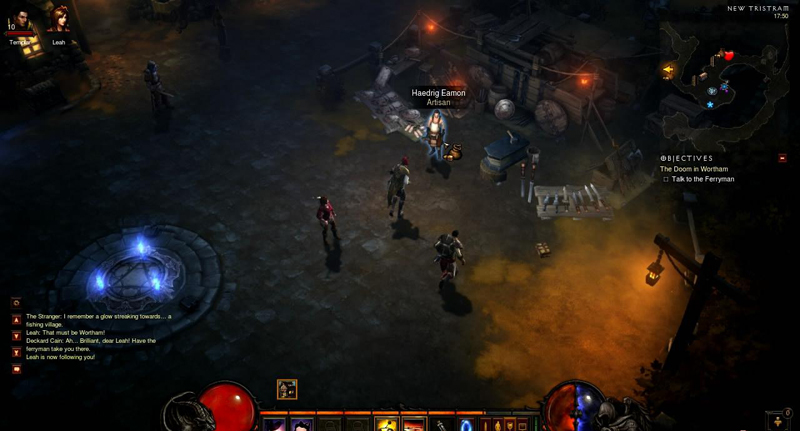
Task: Activate the yellow skill on the action bar
Action: coord(386,424)
